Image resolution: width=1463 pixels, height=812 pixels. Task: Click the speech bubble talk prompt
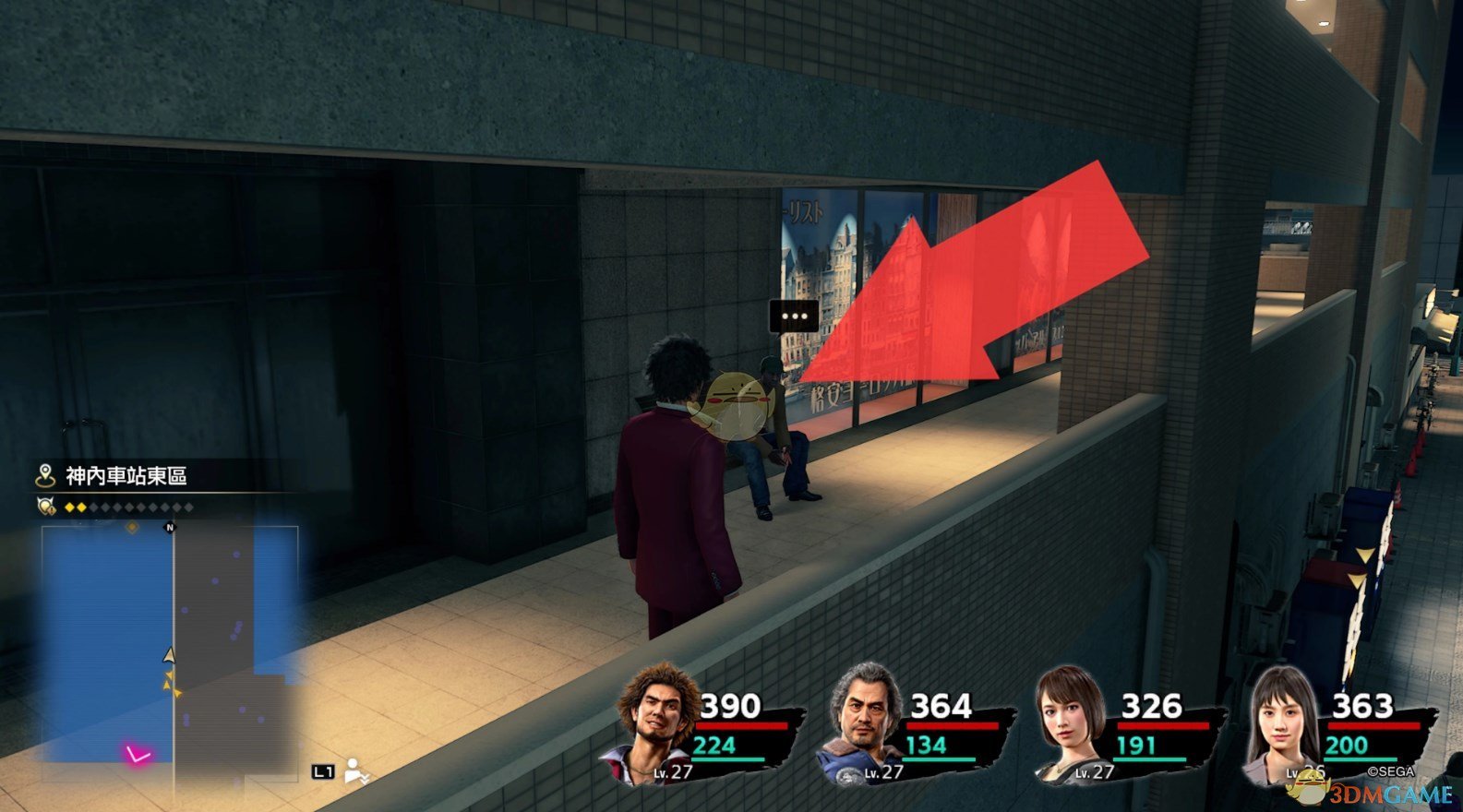pyautogui.click(x=794, y=316)
